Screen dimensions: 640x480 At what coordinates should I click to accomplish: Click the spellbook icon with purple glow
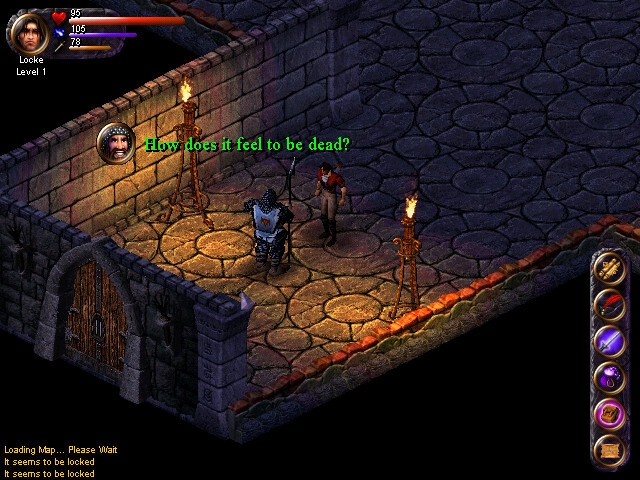coord(609,413)
